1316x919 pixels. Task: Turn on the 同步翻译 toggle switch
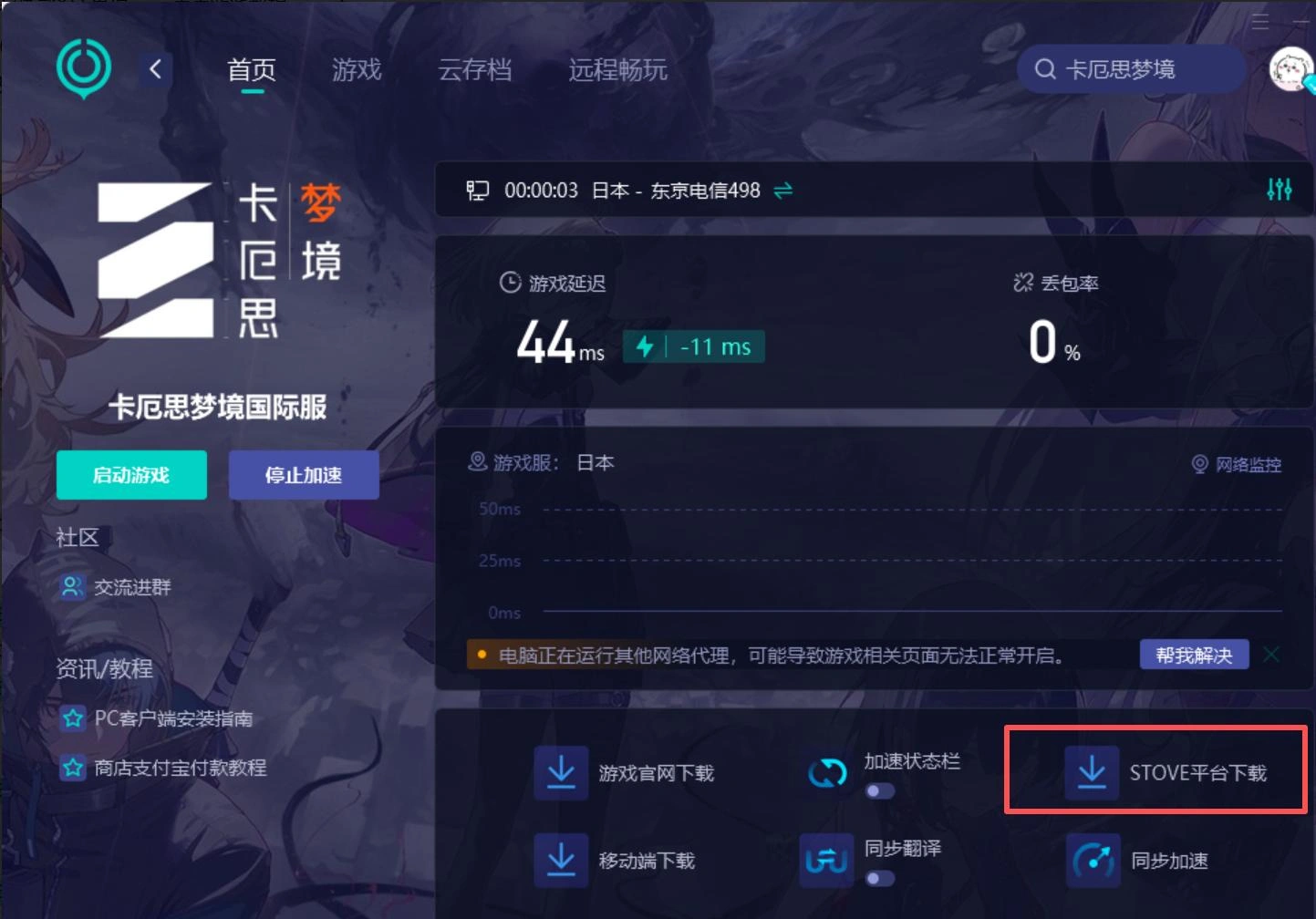click(879, 879)
